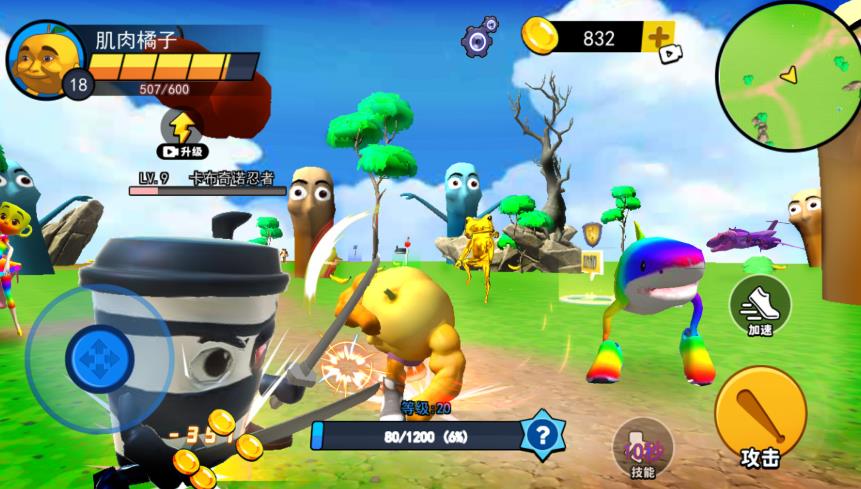Image resolution: width=861 pixels, height=489 pixels.
Task: Open the blue question mark help
Action: (542, 435)
